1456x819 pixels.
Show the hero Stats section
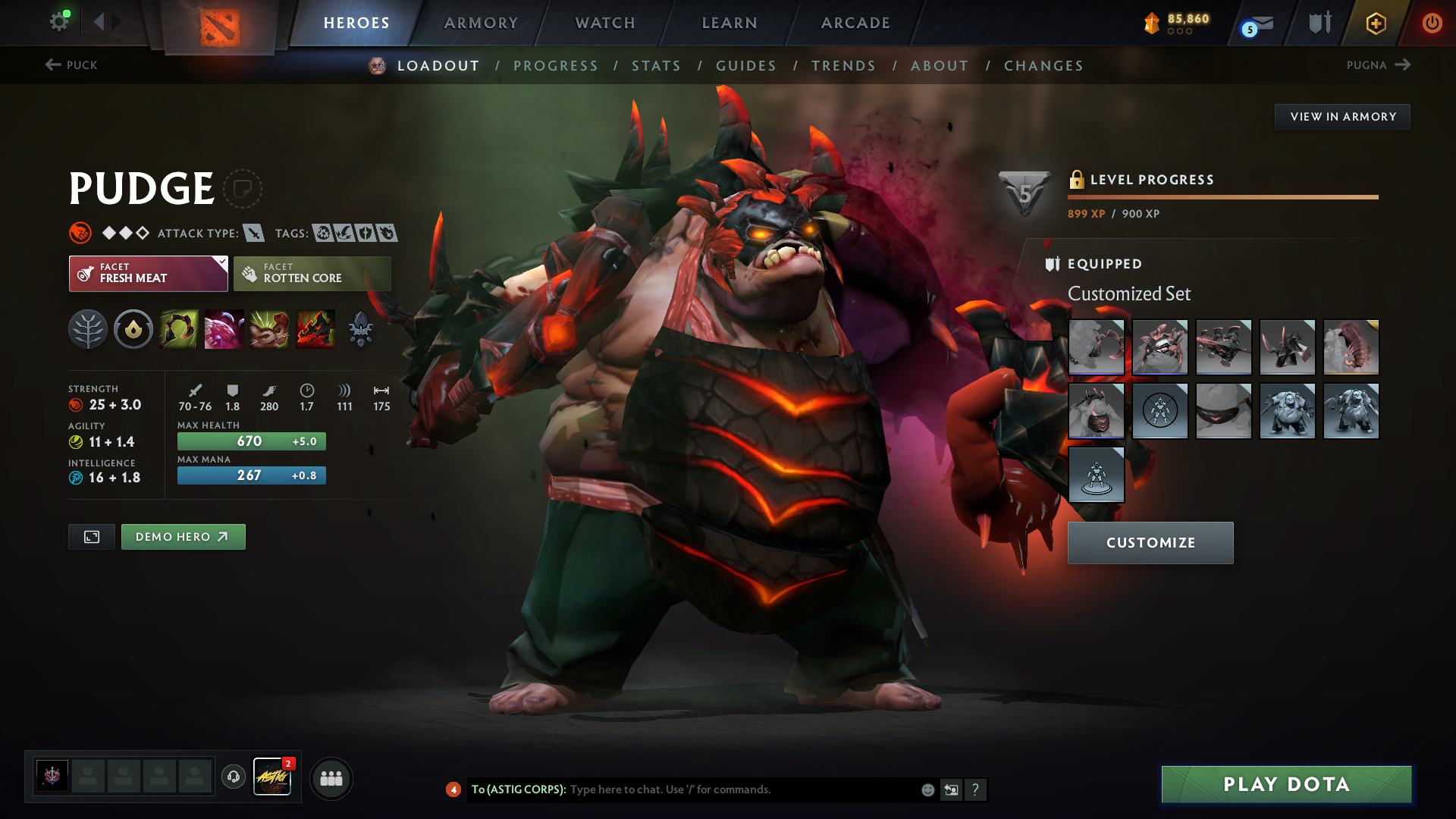click(656, 66)
